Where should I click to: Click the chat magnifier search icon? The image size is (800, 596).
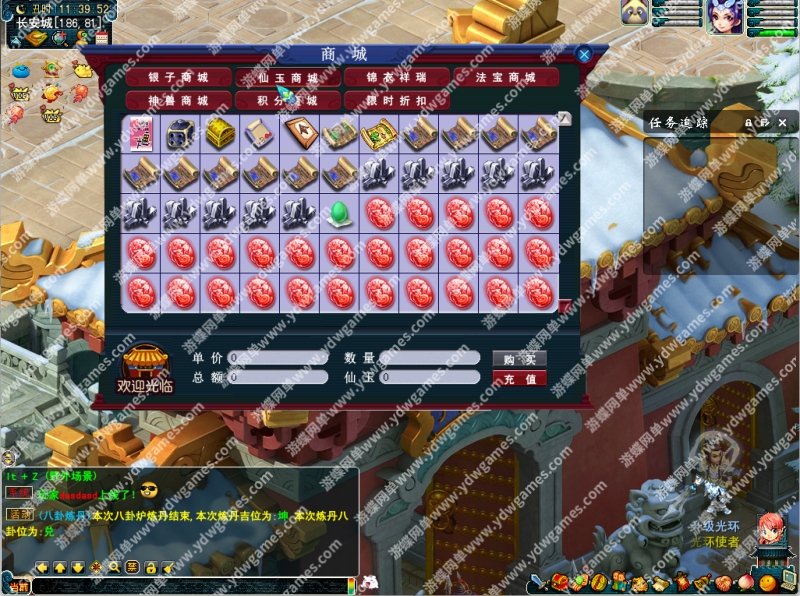pos(115,567)
